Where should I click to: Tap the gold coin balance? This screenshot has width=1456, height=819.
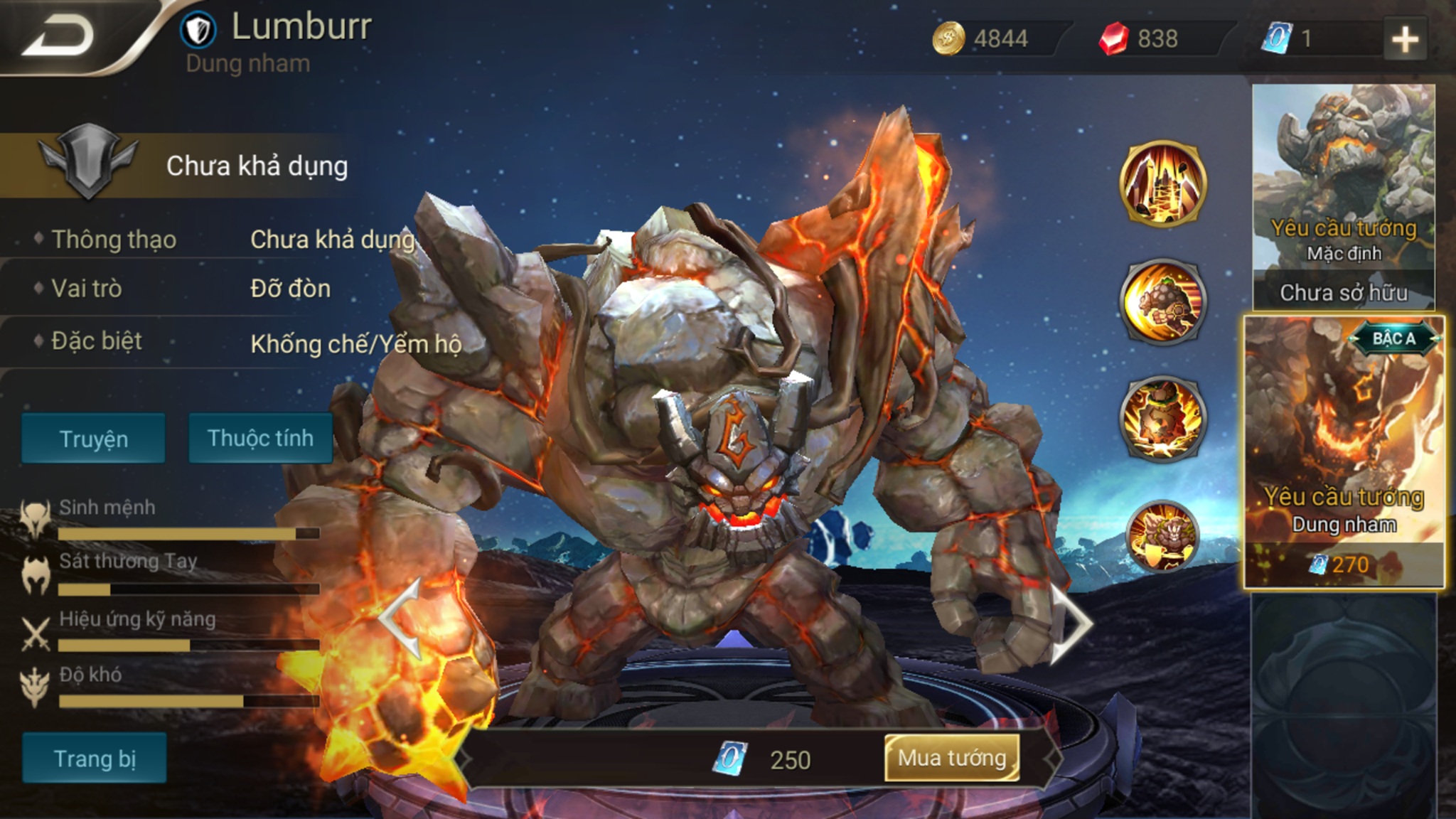(981, 38)
